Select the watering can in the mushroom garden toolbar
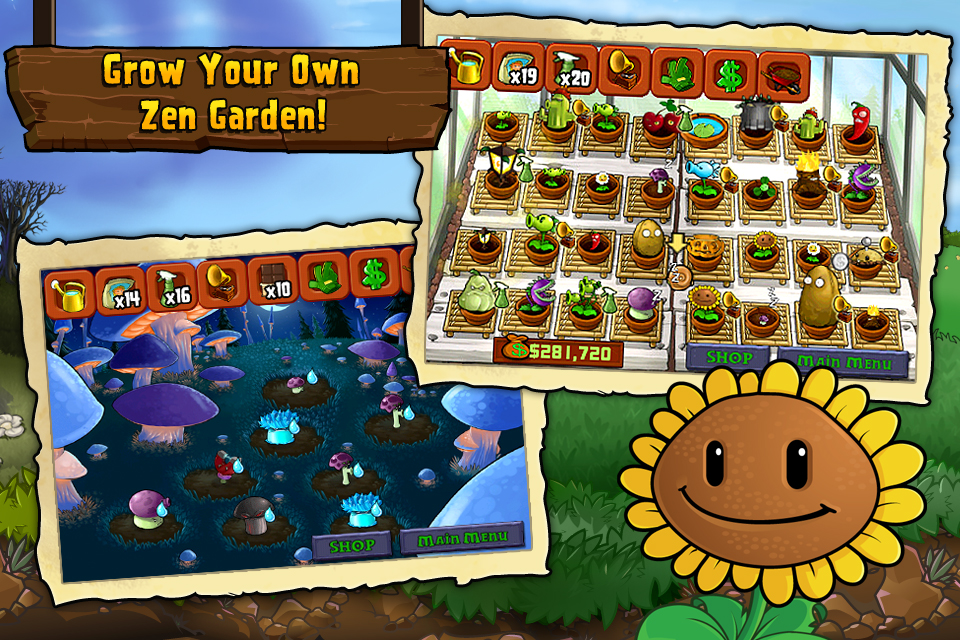Image resolution: width=960 pixels, height=640 pixels. pos(70,292)
